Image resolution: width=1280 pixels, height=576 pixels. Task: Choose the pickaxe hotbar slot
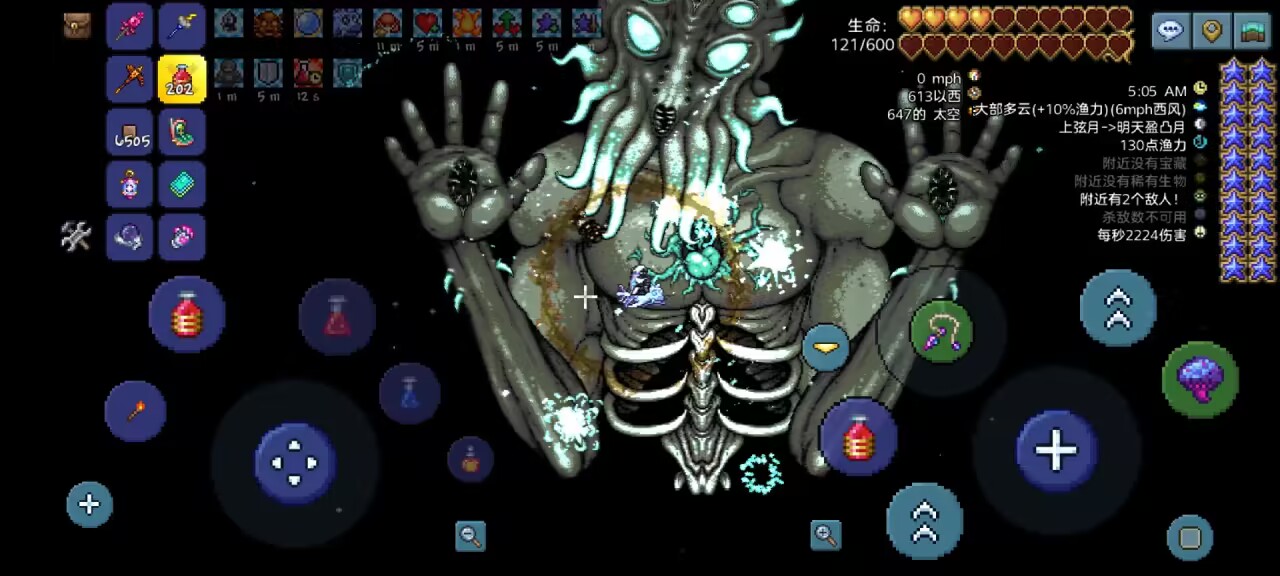(x=130, y=79)
